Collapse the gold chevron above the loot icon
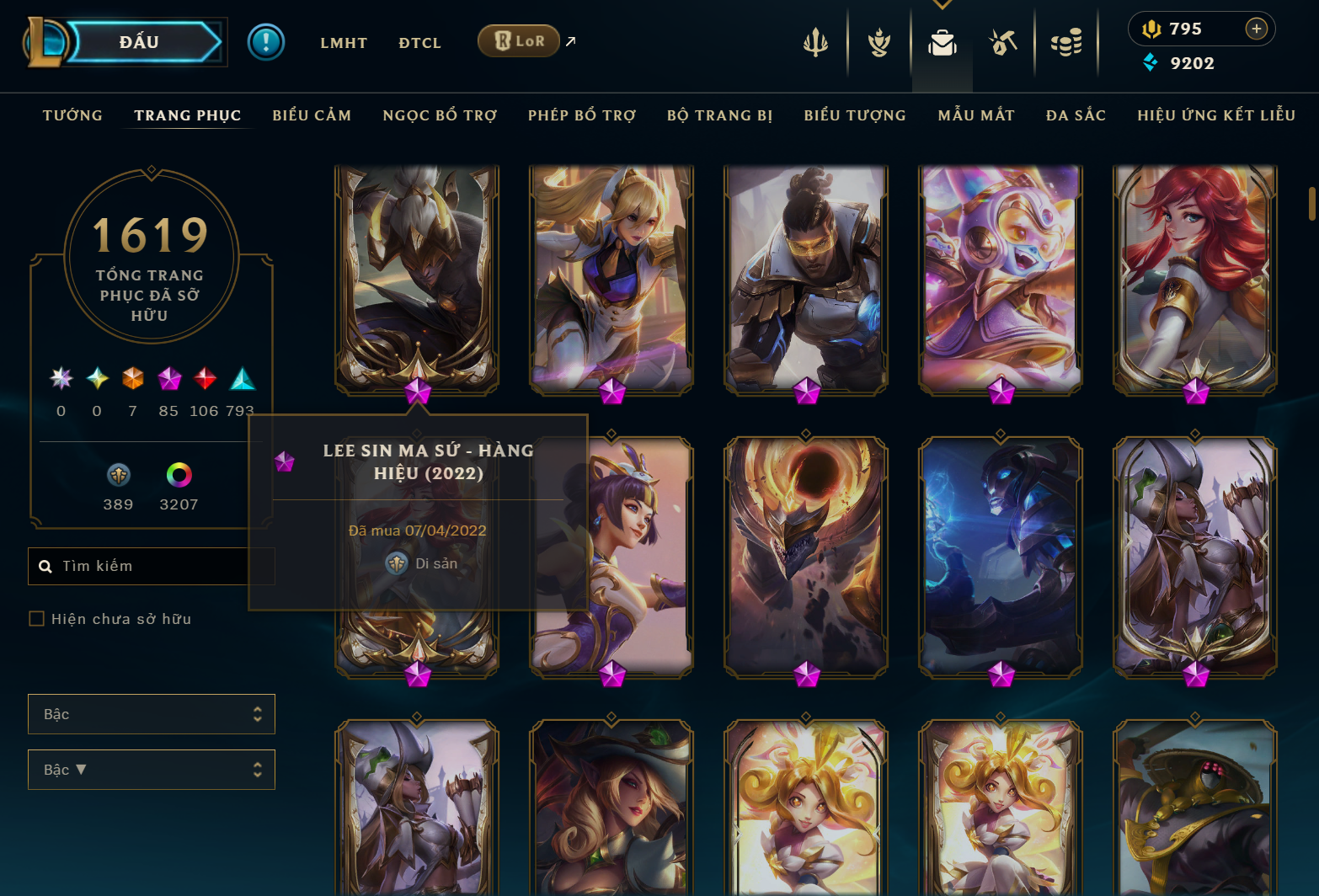Viewport: 1319px width, 896px height. [x=942, y=4]
